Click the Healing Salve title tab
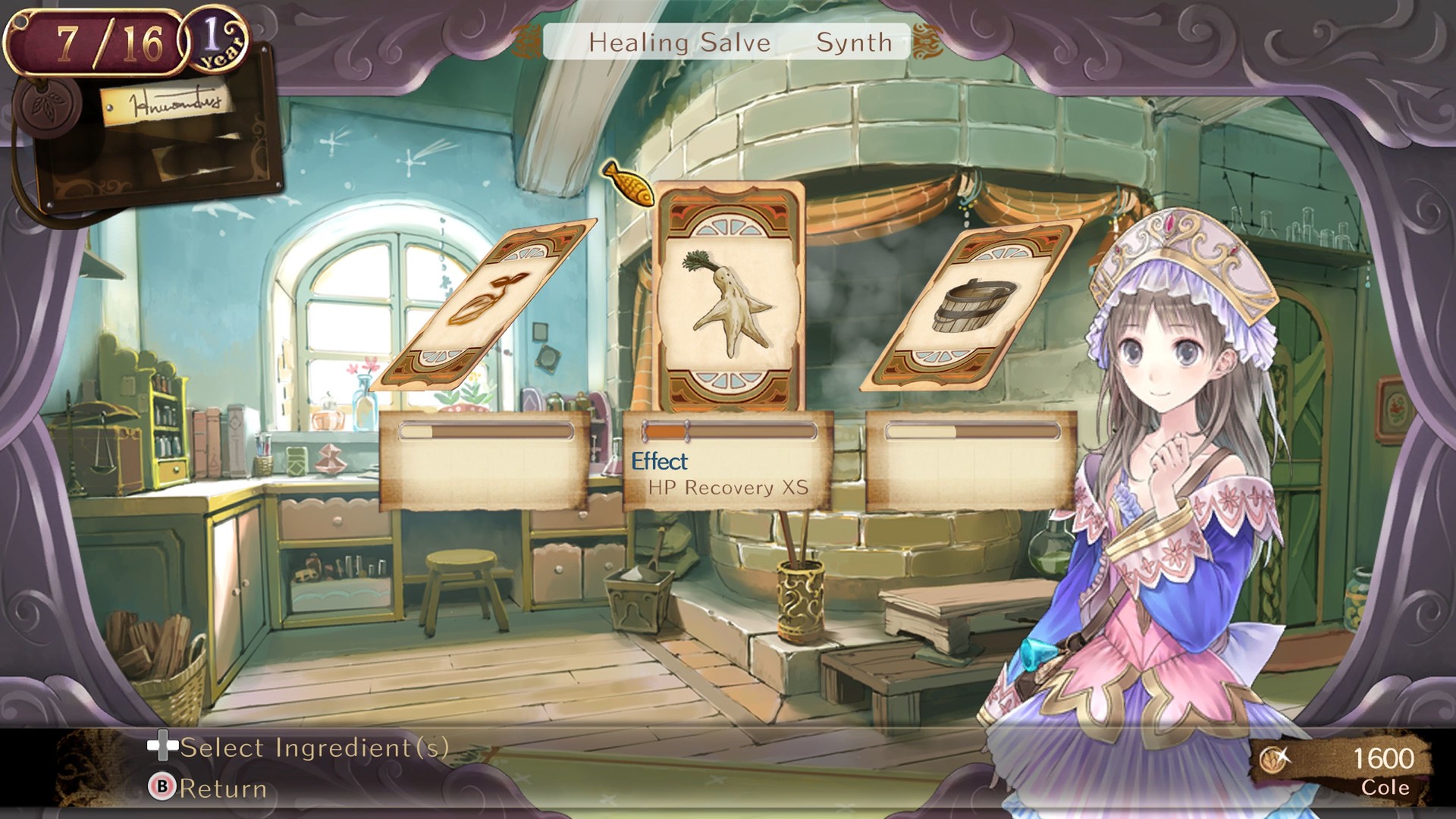This screenshot has width=1456, height=819. point(680,42)
